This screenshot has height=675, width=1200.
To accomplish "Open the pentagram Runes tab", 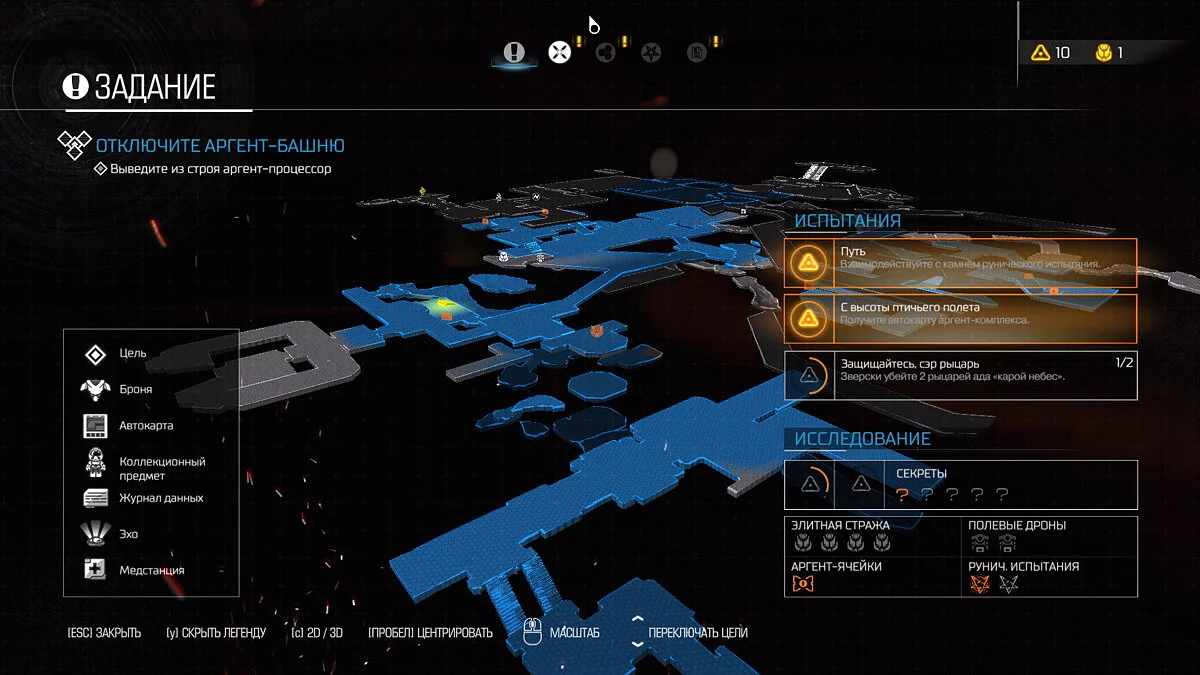I will (x=650, y=52).
